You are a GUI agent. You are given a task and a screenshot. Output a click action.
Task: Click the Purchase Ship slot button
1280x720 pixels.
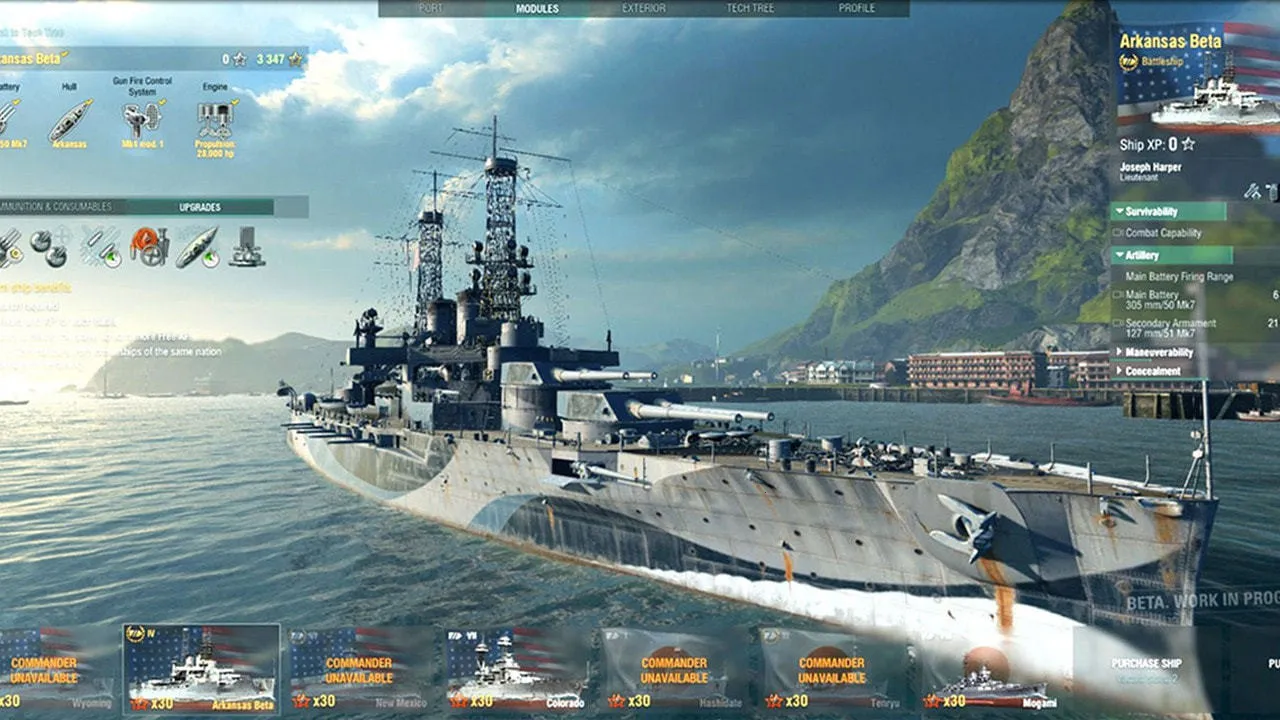click(x=1146, y=667)
